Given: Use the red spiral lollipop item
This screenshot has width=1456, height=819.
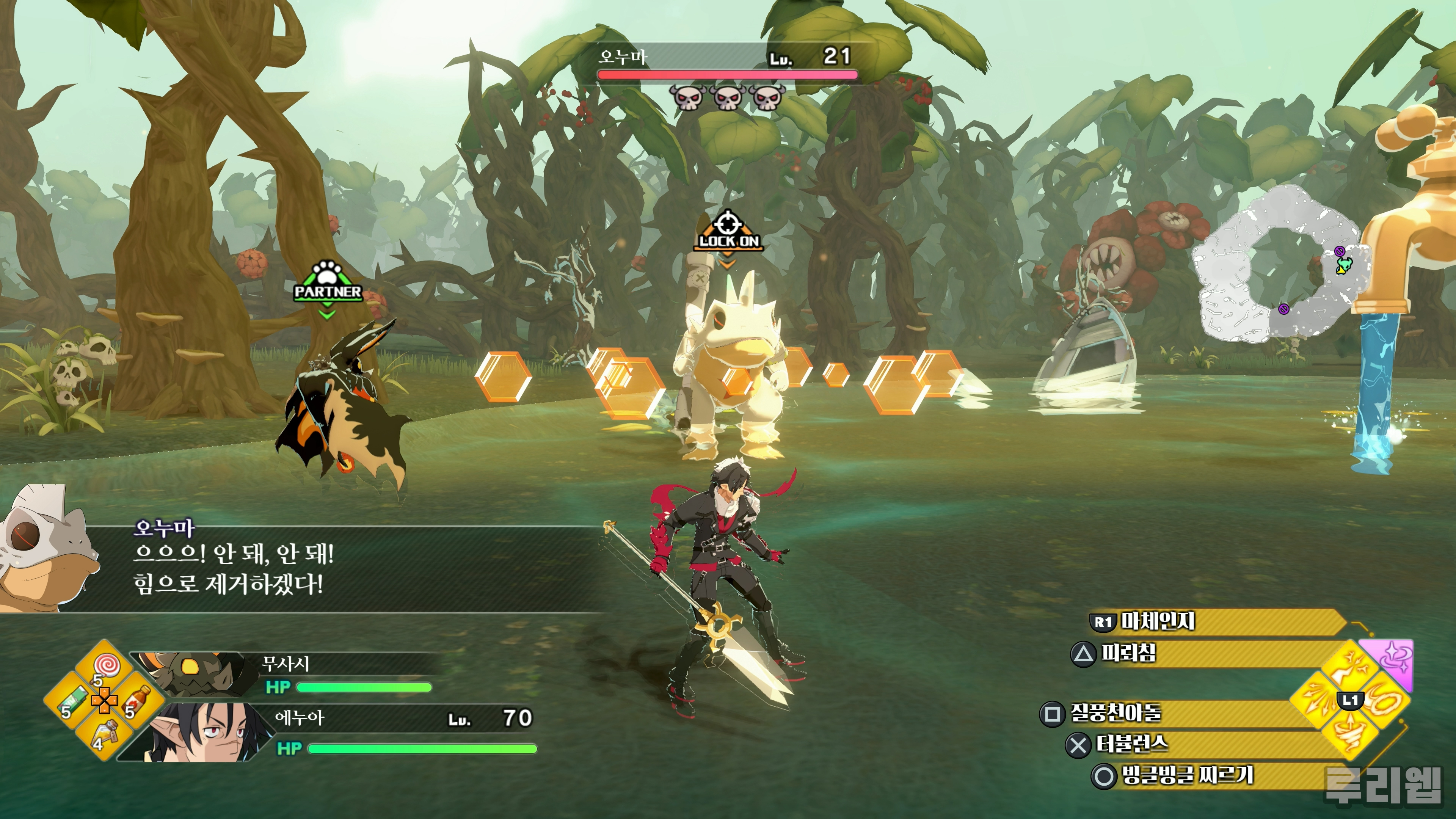Looking at the screenshot, I should coord(104,665).
